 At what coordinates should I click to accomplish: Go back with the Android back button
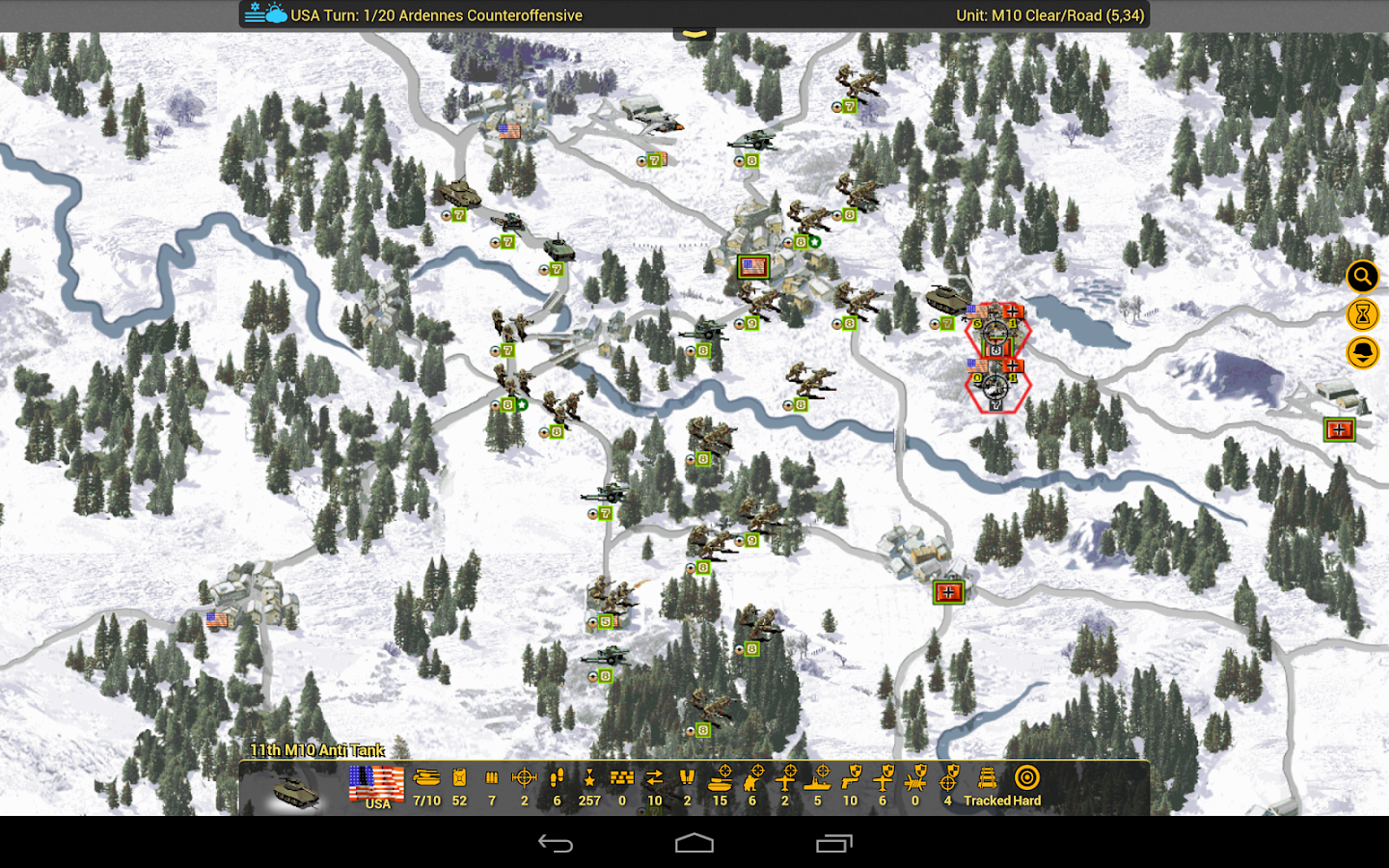click(x=556, y=844)
